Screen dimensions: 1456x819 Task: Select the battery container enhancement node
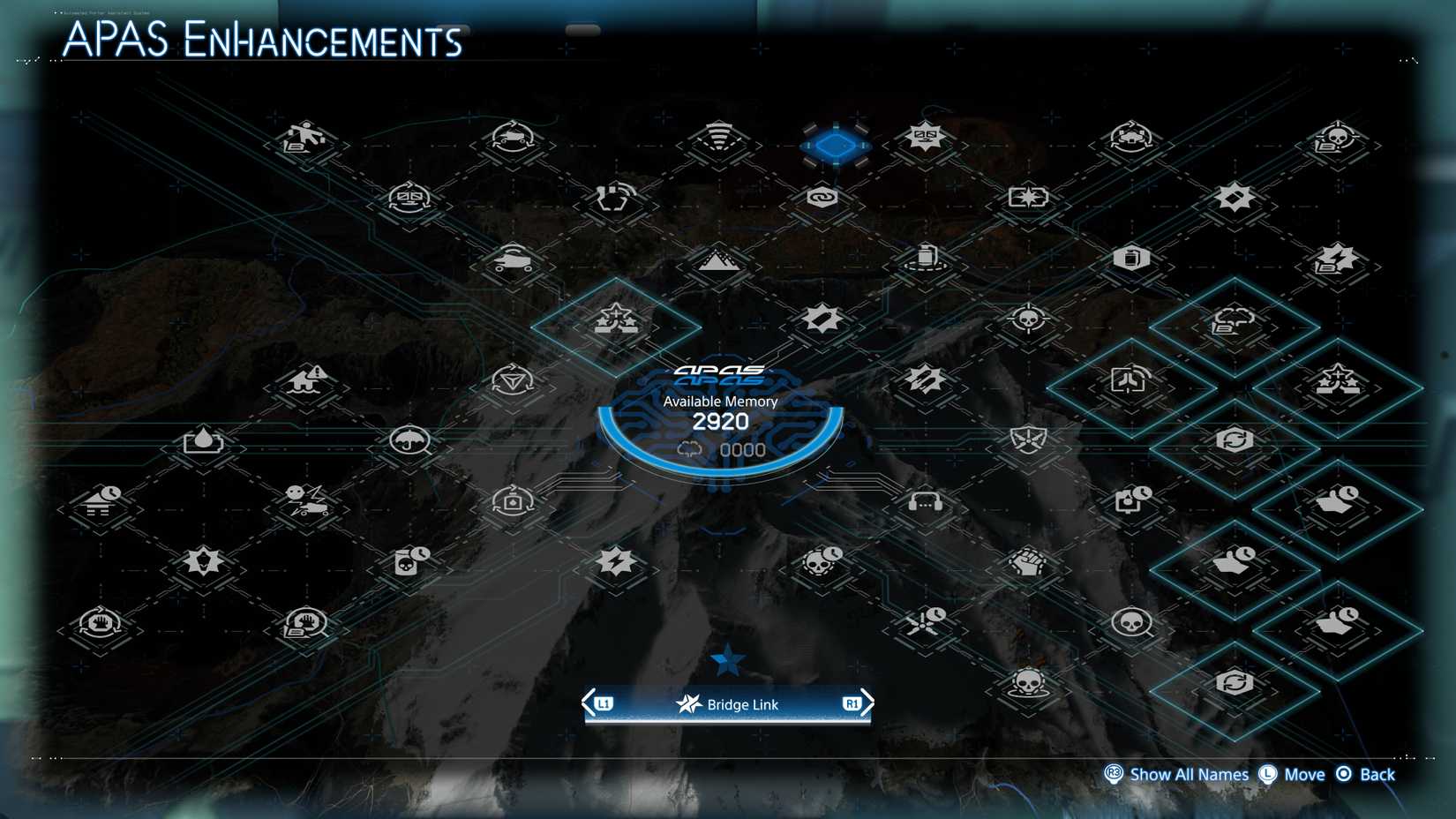point(924,256)
